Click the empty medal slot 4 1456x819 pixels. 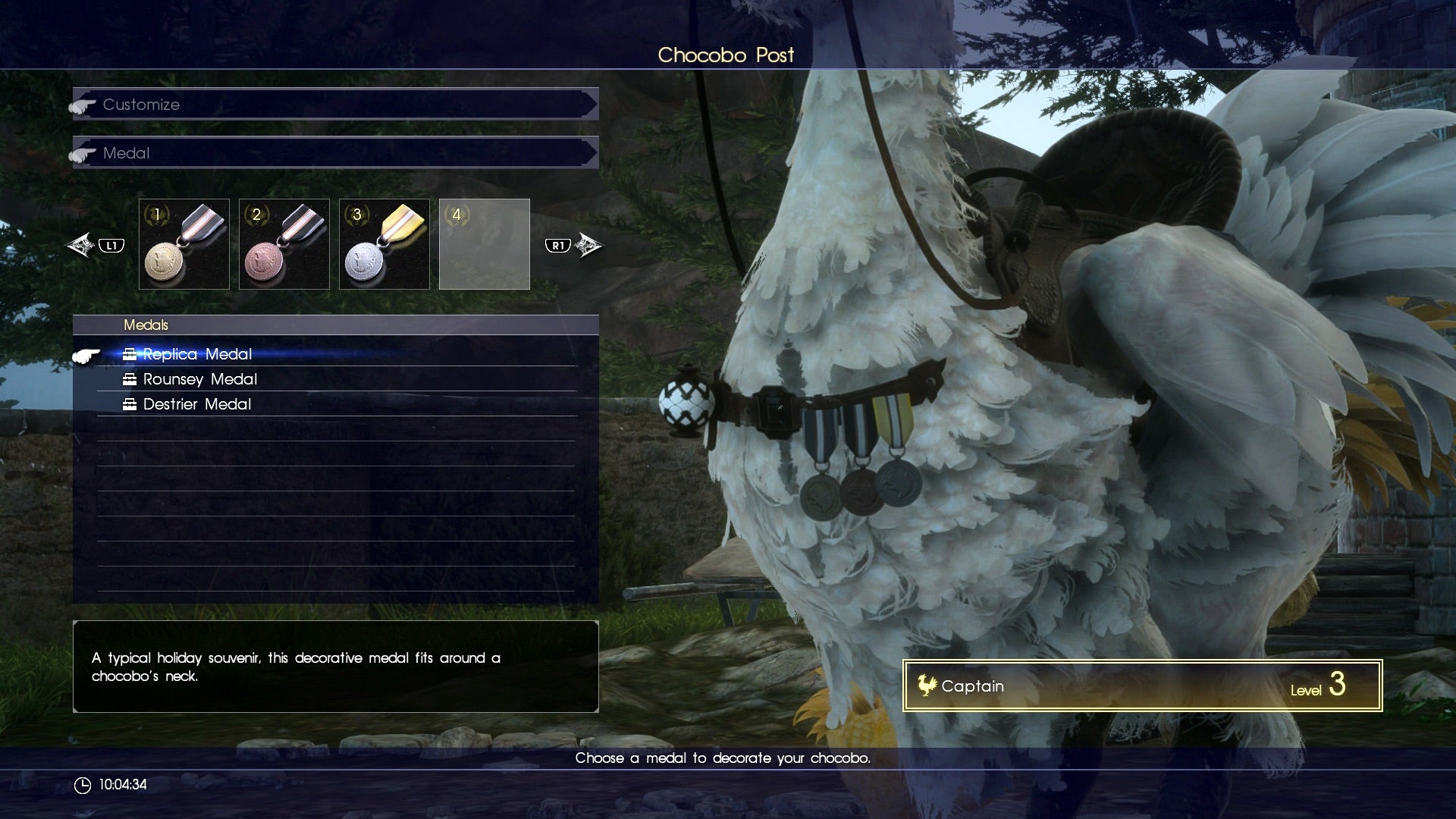pos(485,243)
